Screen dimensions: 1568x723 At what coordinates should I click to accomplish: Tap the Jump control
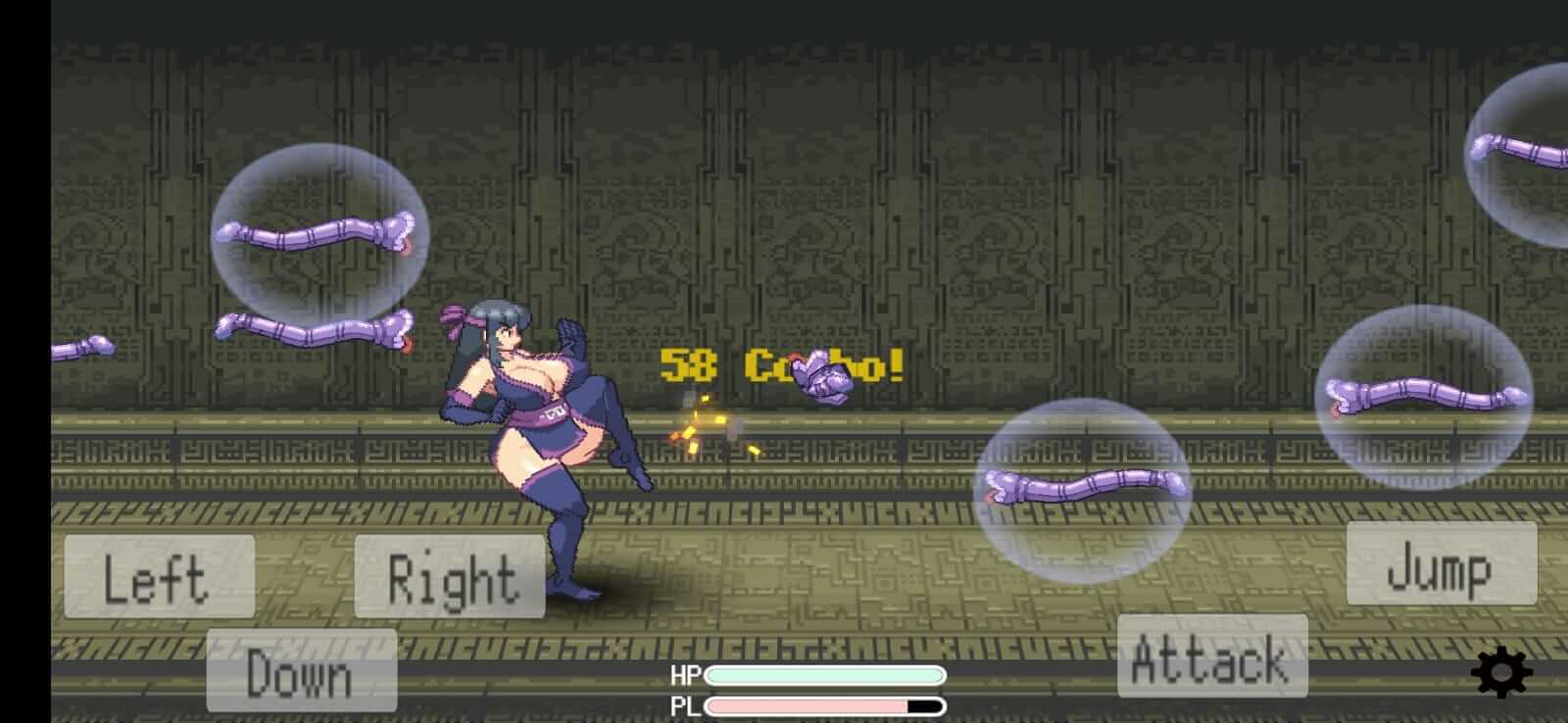[x=1441, y=575]
